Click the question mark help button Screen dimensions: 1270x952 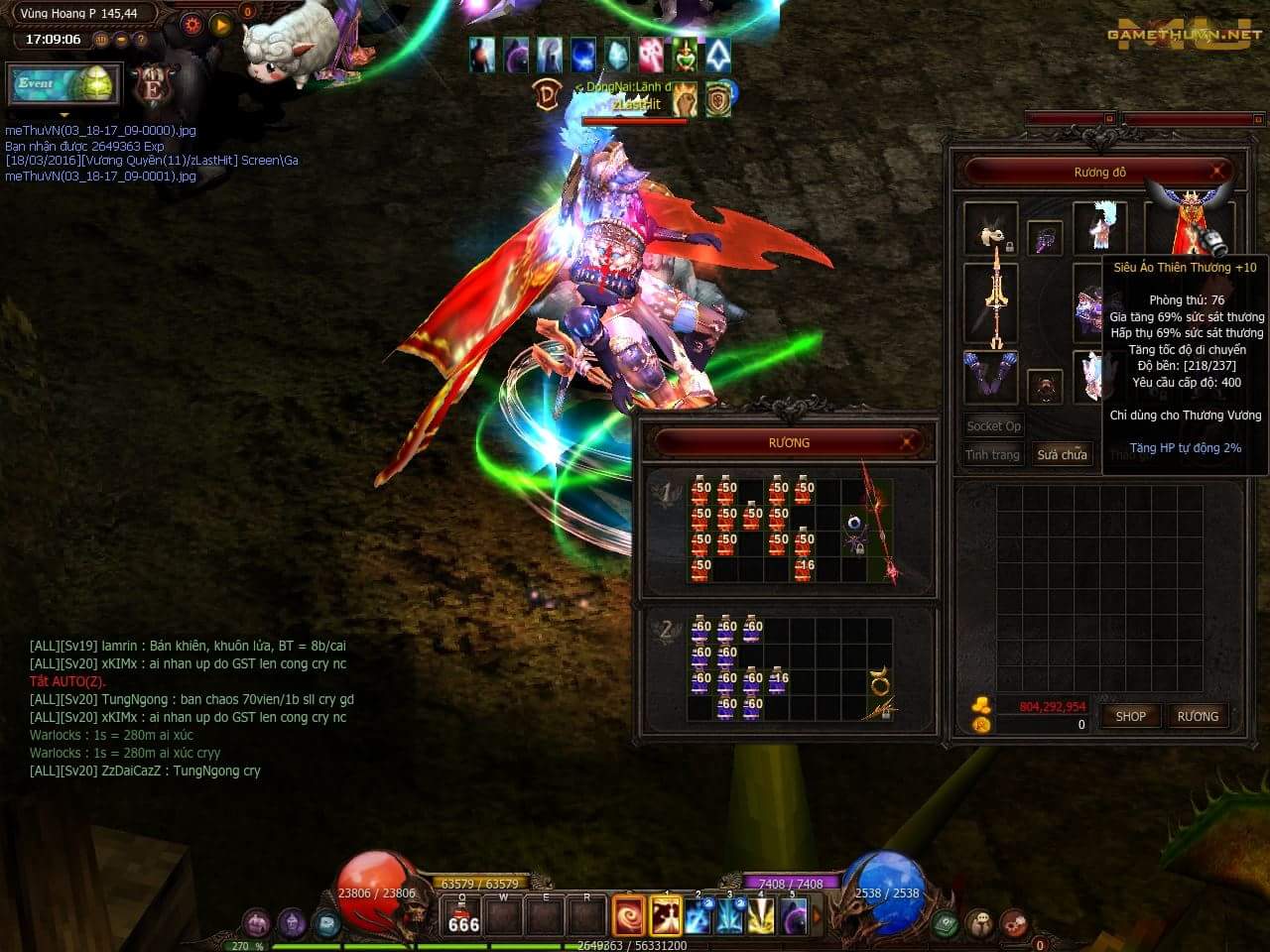click(141, 40)
